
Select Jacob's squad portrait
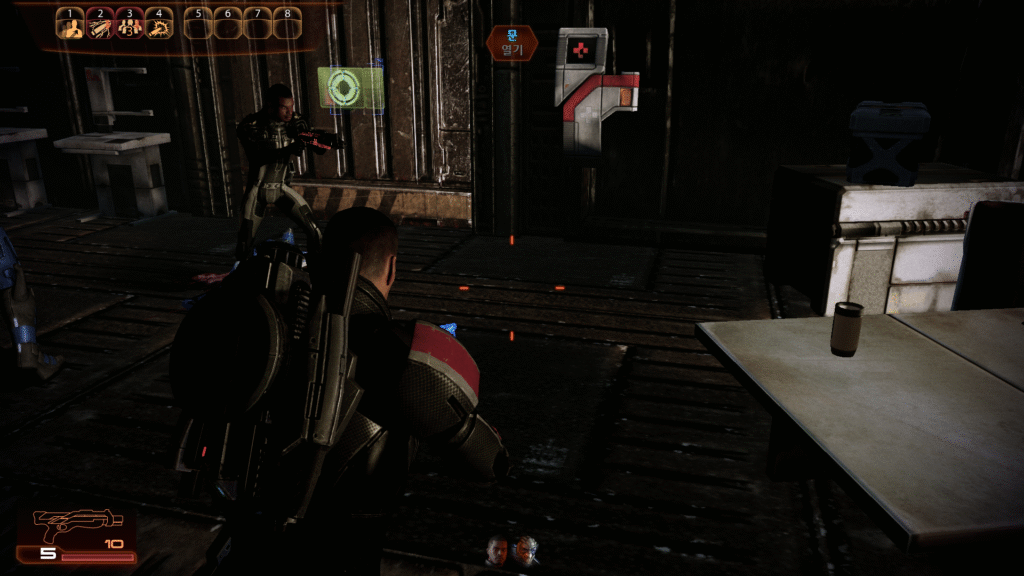(497, 550)
